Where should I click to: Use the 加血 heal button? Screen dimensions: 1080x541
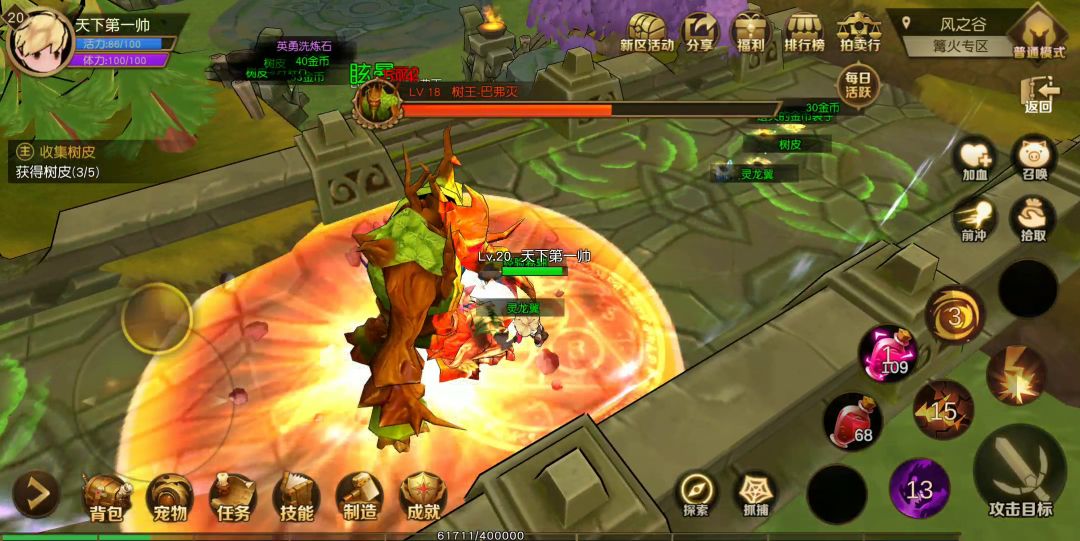pos(975,160)
